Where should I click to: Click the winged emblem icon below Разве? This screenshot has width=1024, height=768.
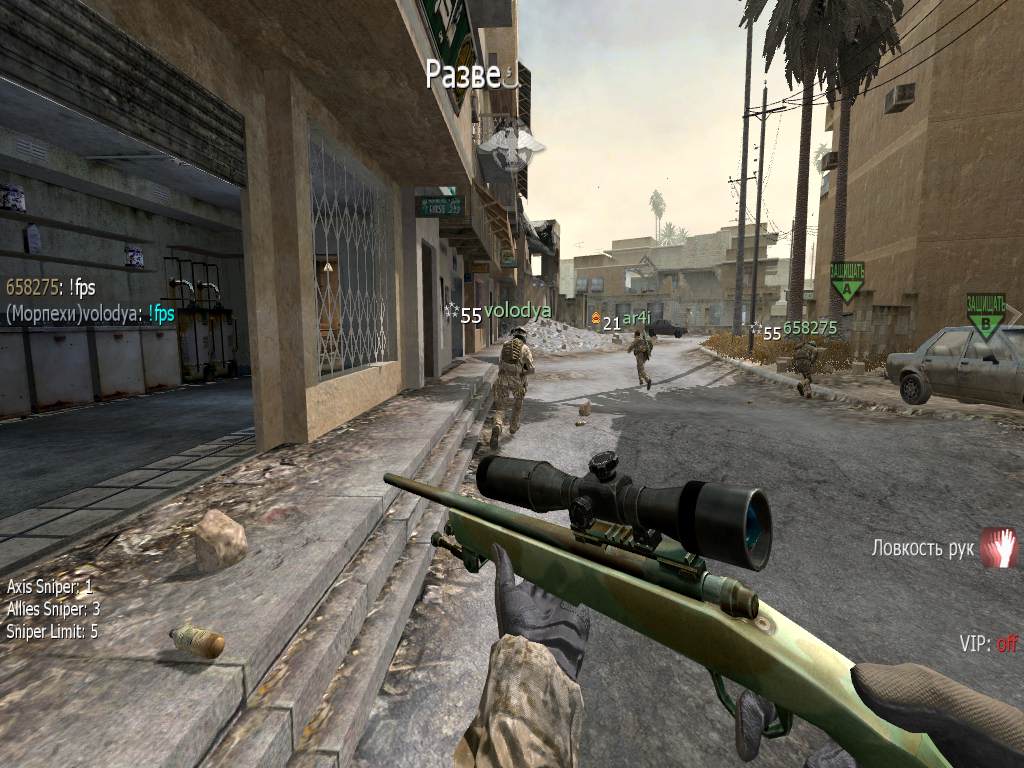tap(511, 146)
